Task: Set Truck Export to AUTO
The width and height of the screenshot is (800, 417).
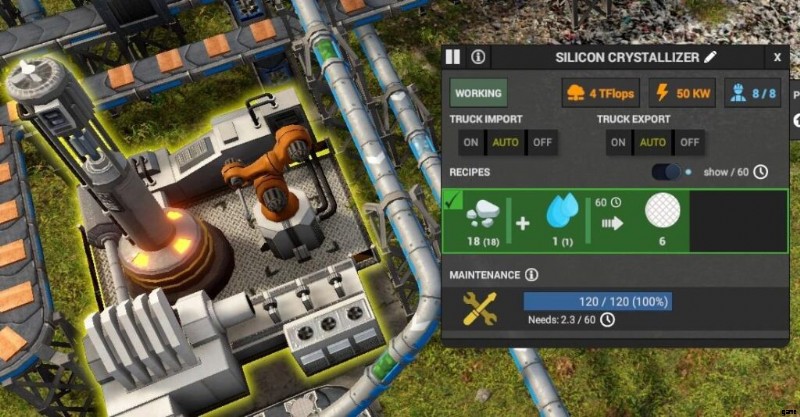Action: pos(653,142)
